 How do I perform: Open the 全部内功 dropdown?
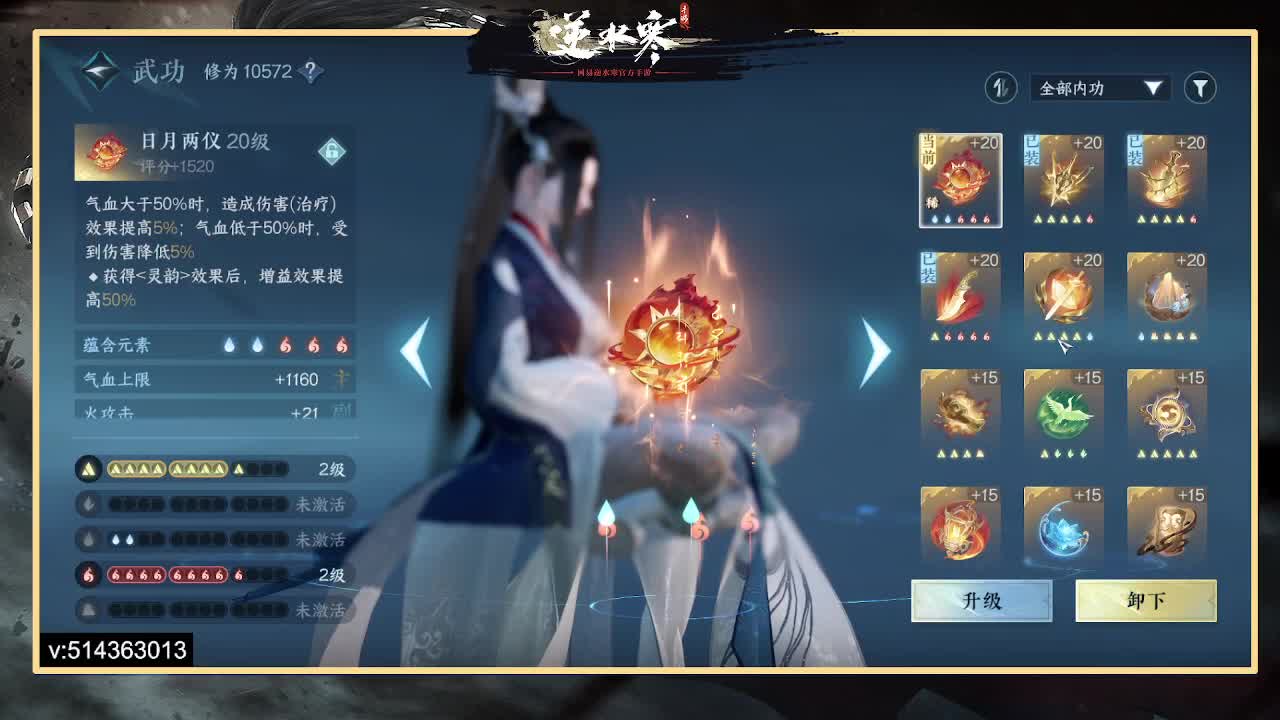pyautogui.click(x=1095, y=88)
